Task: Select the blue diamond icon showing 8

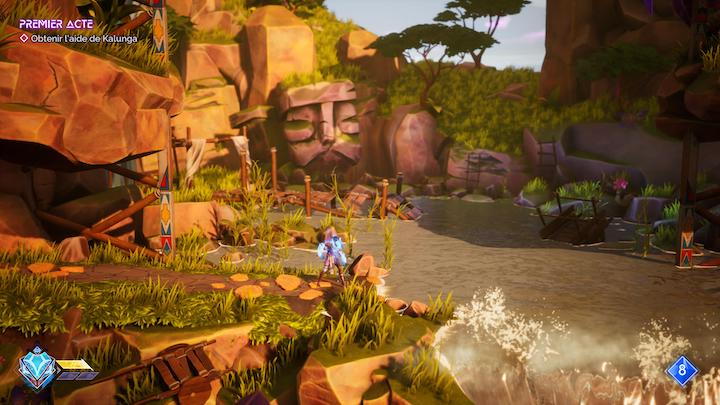Action: (681, 371)
